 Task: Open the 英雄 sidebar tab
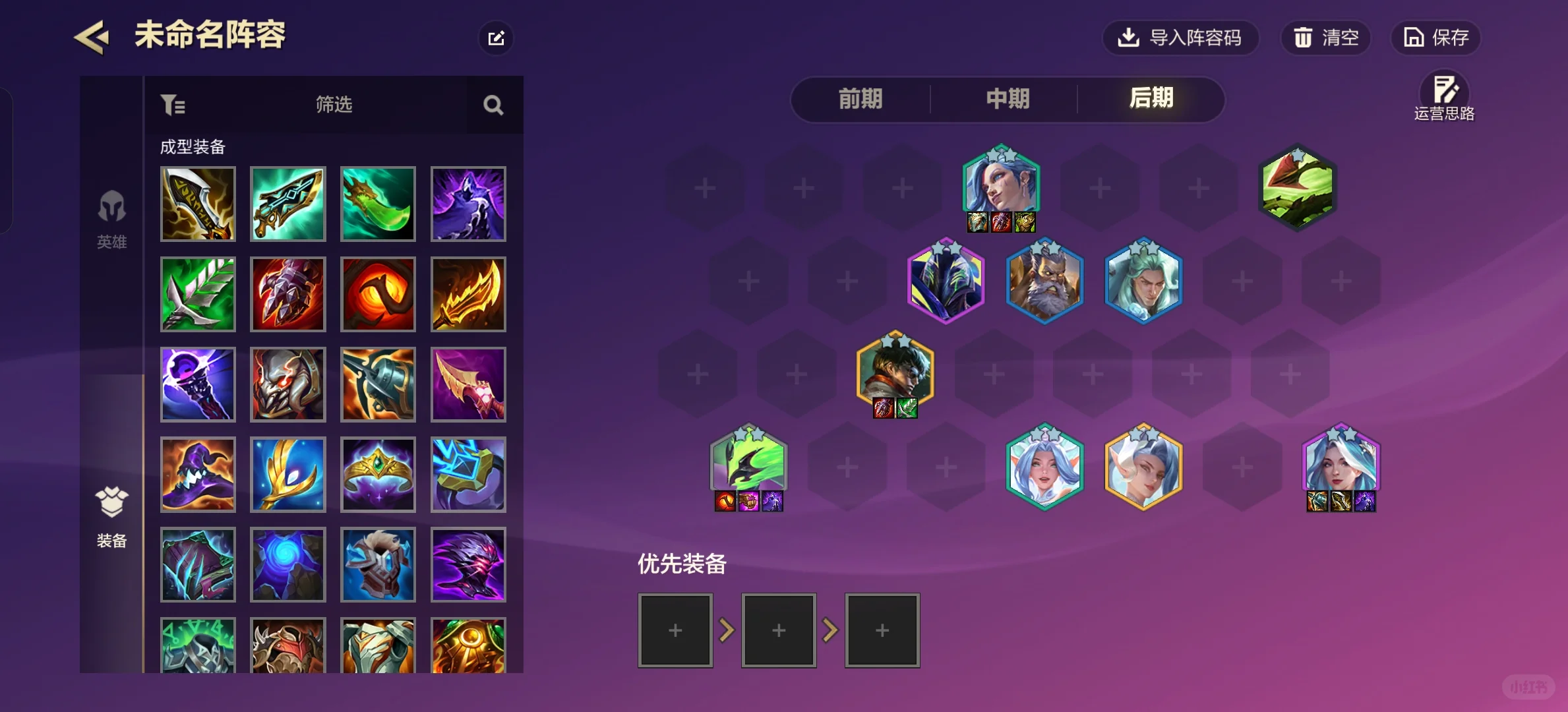click(111, 221)
